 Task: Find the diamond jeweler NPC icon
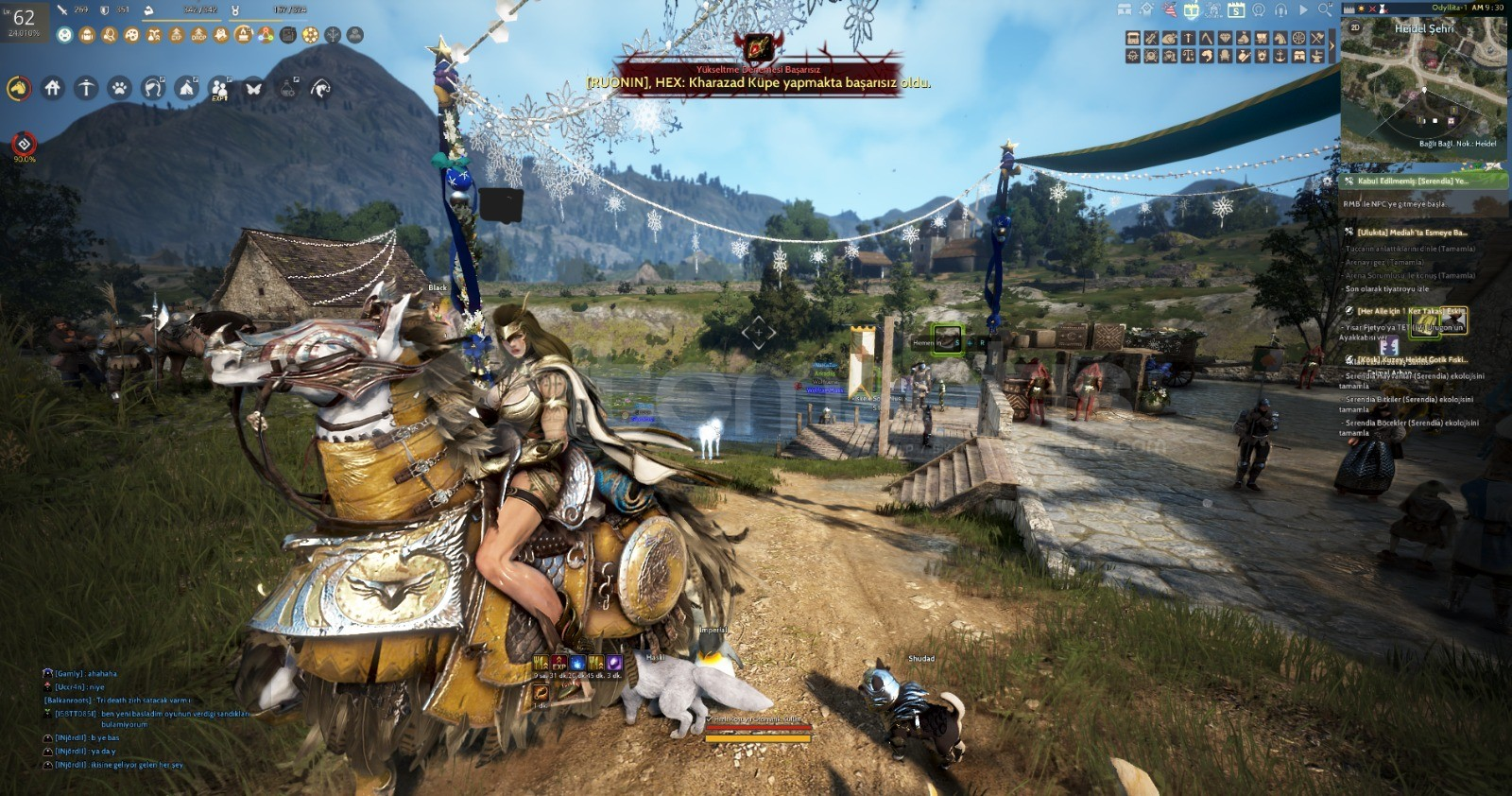pos(1225,39)
